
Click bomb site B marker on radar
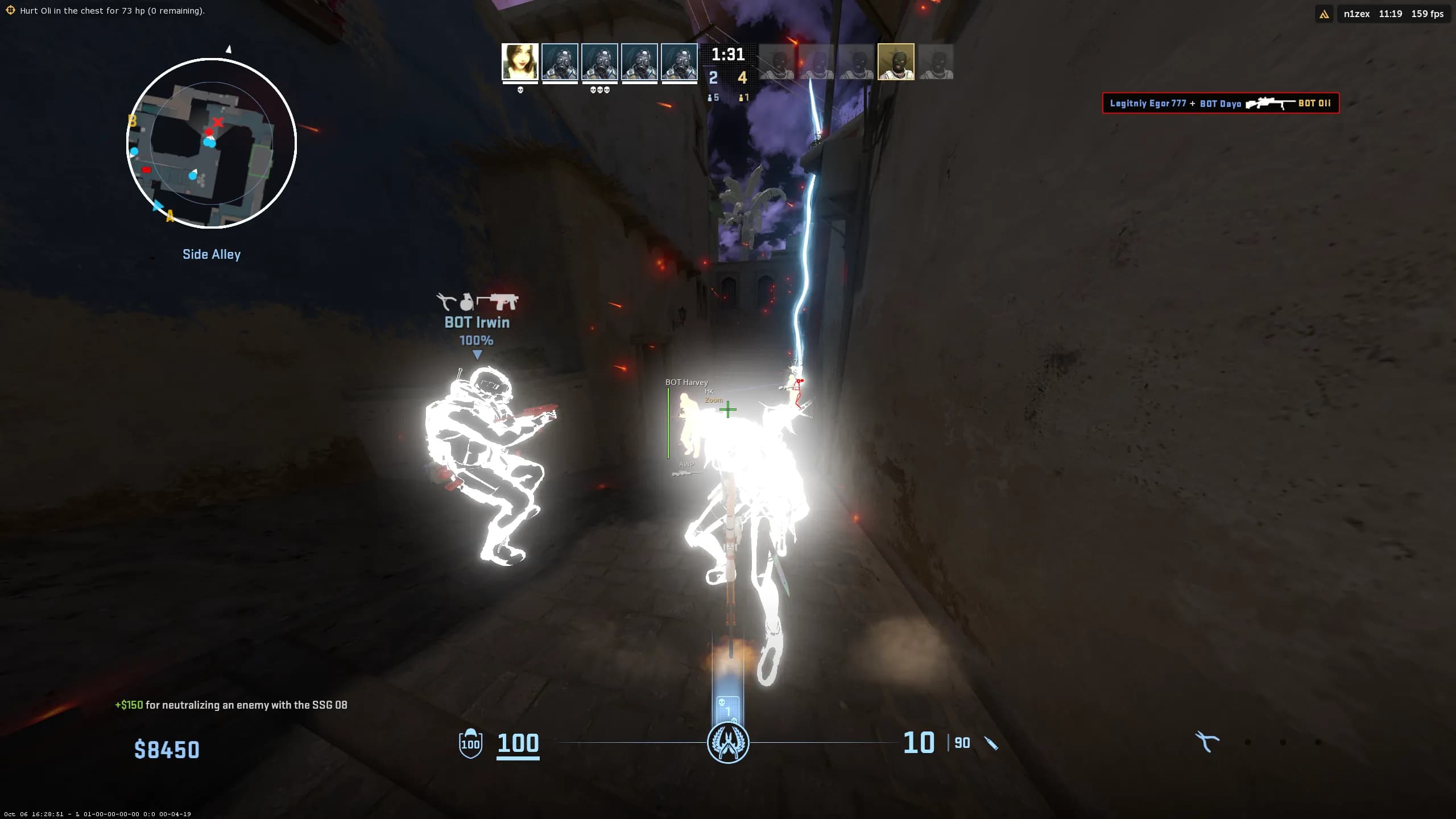pyautogui.click(x=133, y=121)
